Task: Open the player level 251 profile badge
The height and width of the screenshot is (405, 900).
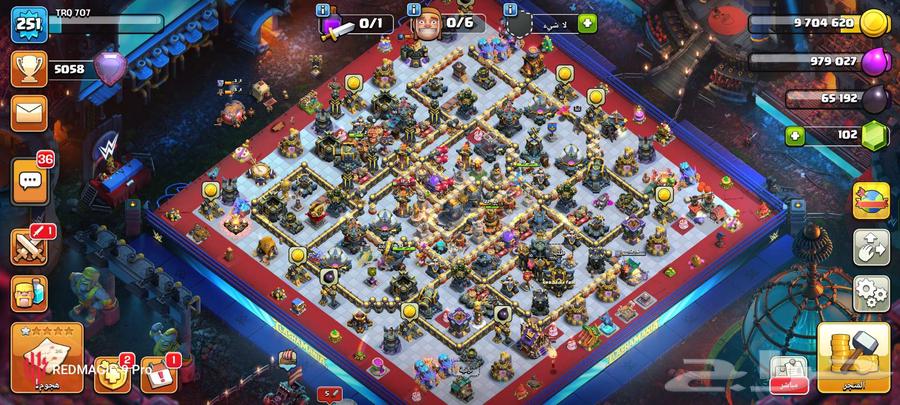Action: (29, 24)
